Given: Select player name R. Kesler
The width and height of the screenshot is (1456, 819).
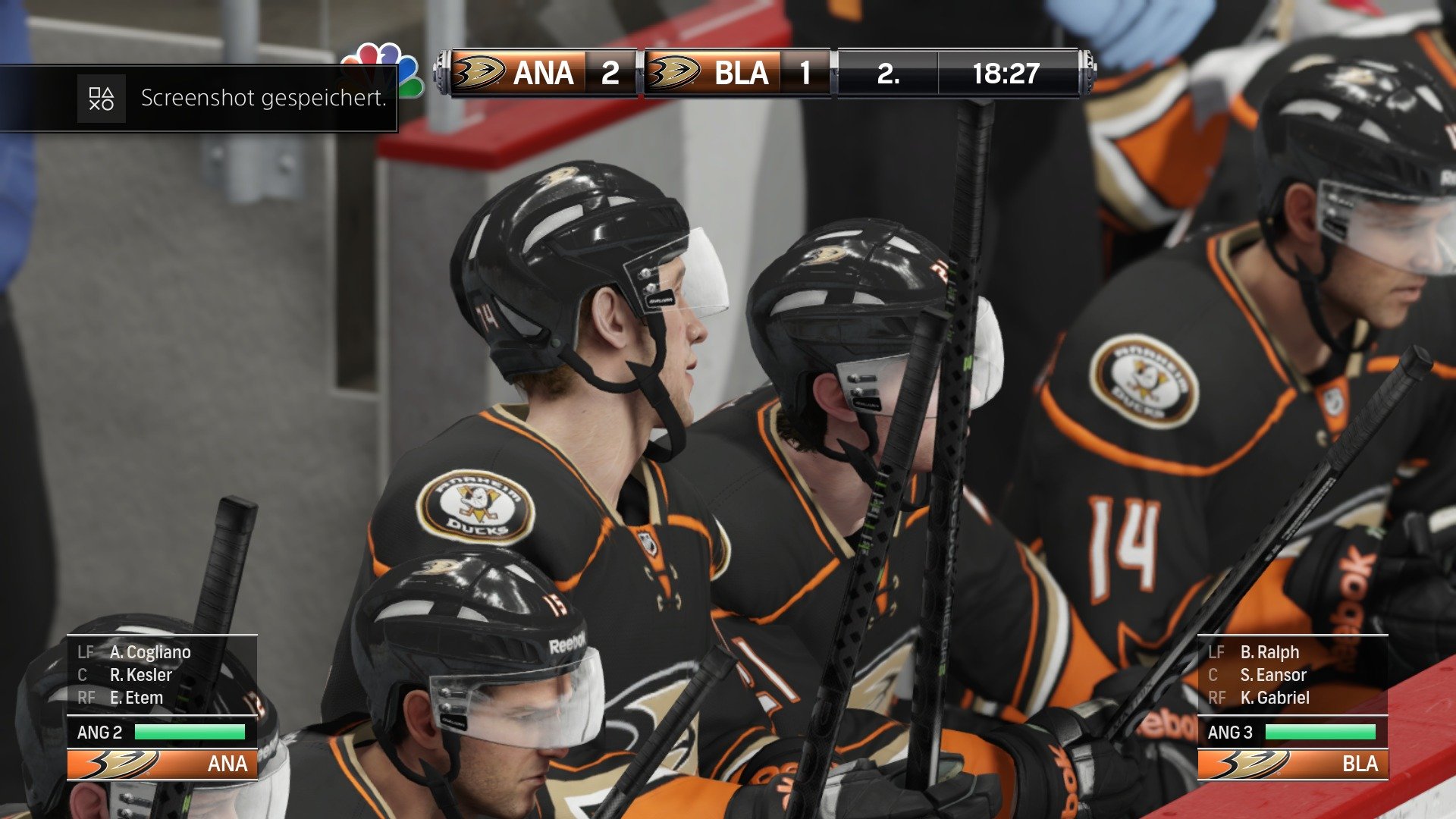Looking at the screenshot, I should coord(141,674).
